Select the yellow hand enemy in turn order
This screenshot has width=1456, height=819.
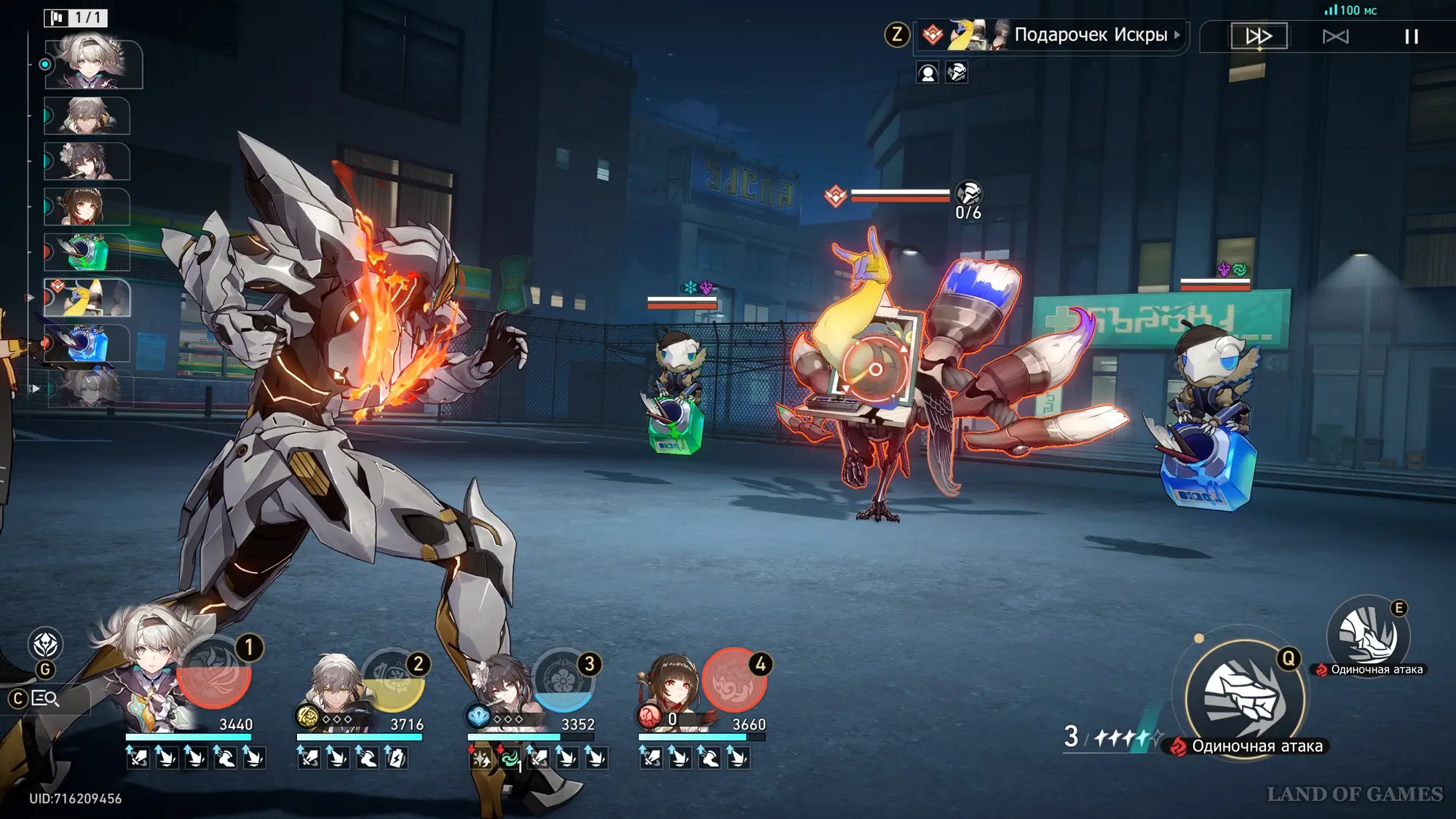(x=87, y=298)
